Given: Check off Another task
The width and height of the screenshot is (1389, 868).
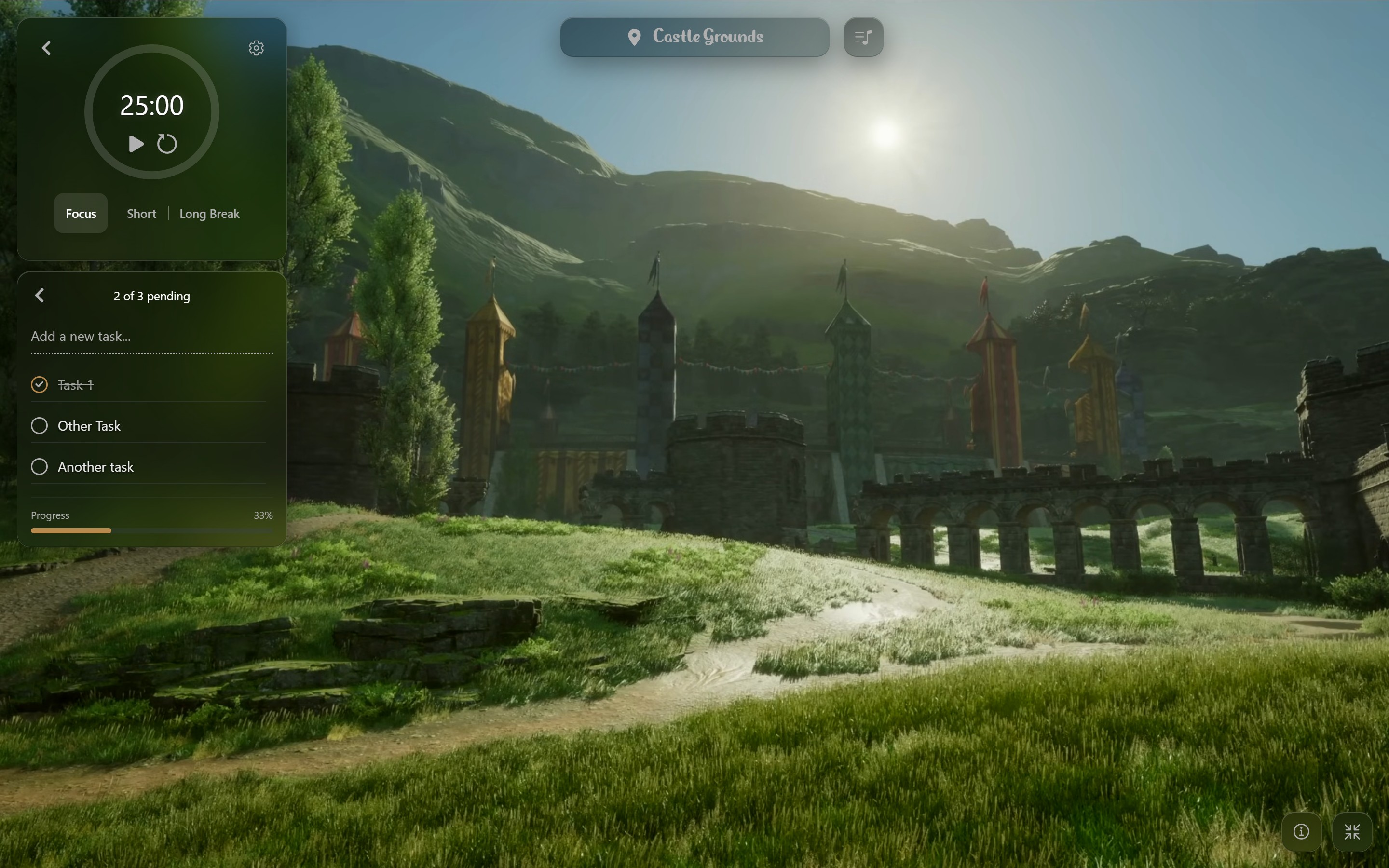Looking at the screenshot, I should pyautogui.click(x=39, y=467).
